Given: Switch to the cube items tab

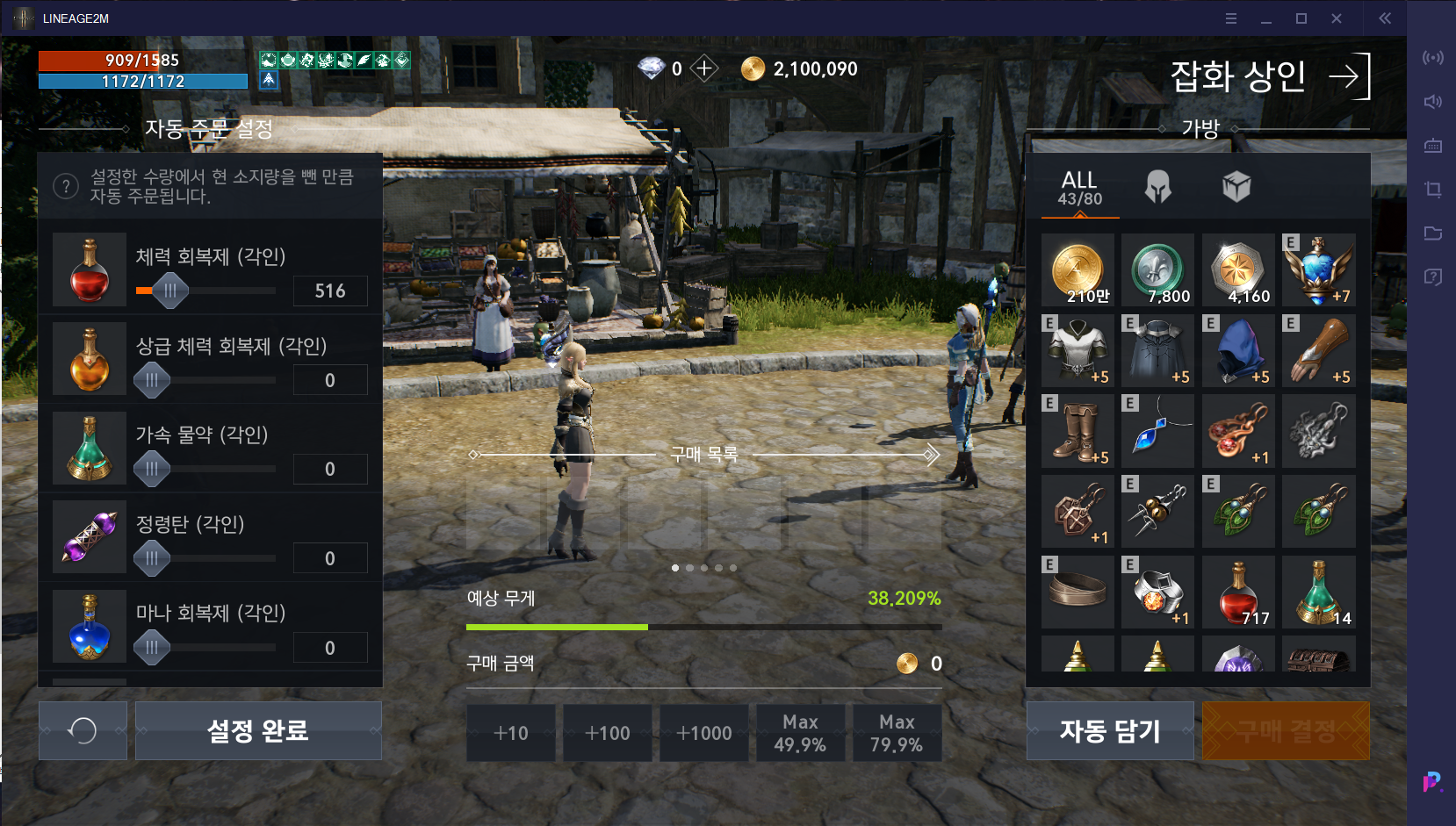Looking at the screenshot, I should point(1236,187).
